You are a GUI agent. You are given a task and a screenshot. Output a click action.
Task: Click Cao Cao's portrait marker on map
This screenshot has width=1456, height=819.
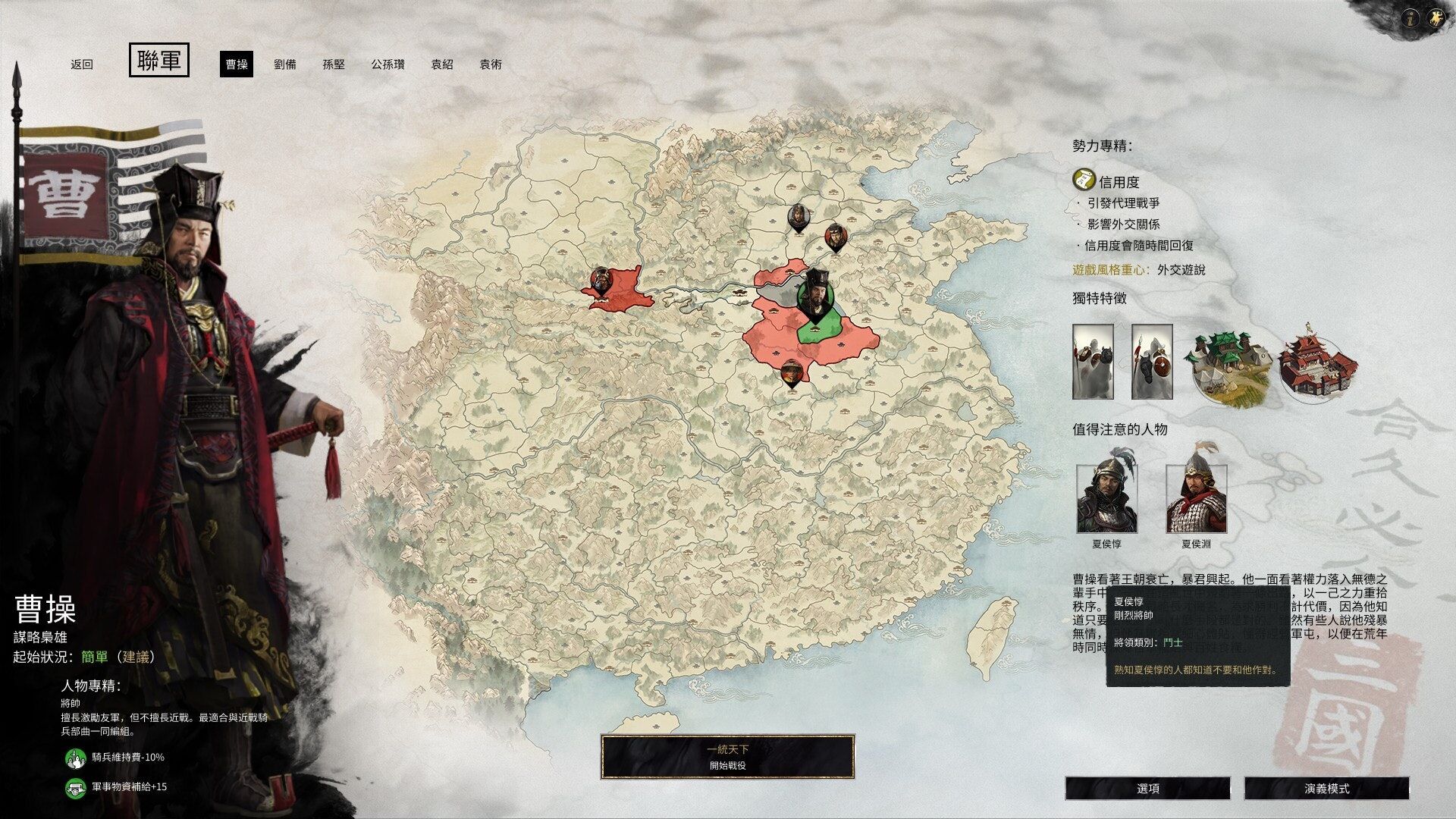point(815,296)
